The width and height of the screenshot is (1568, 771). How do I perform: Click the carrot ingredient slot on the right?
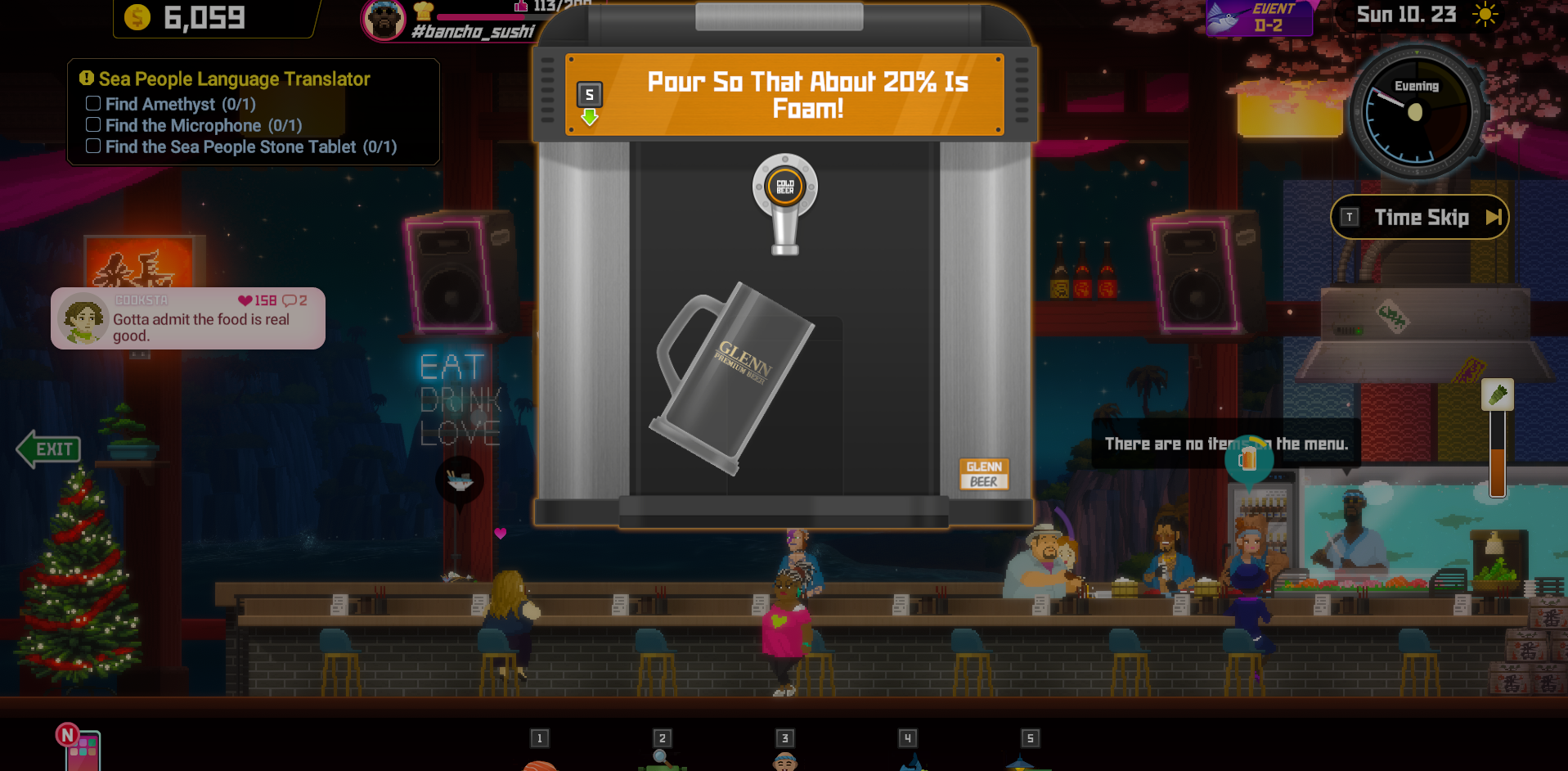[1497, 396]
